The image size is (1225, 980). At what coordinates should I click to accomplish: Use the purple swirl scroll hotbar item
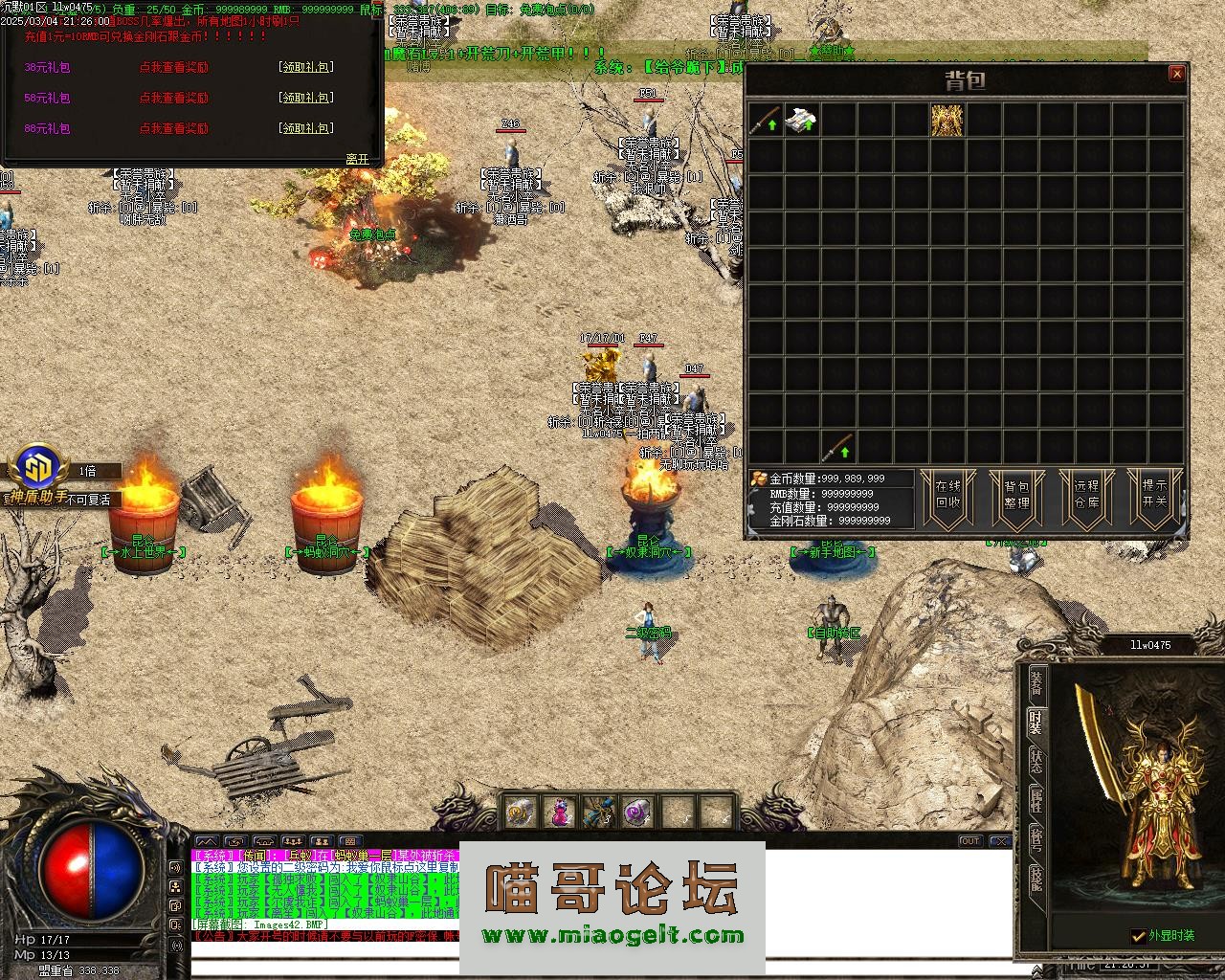(636, 813)
